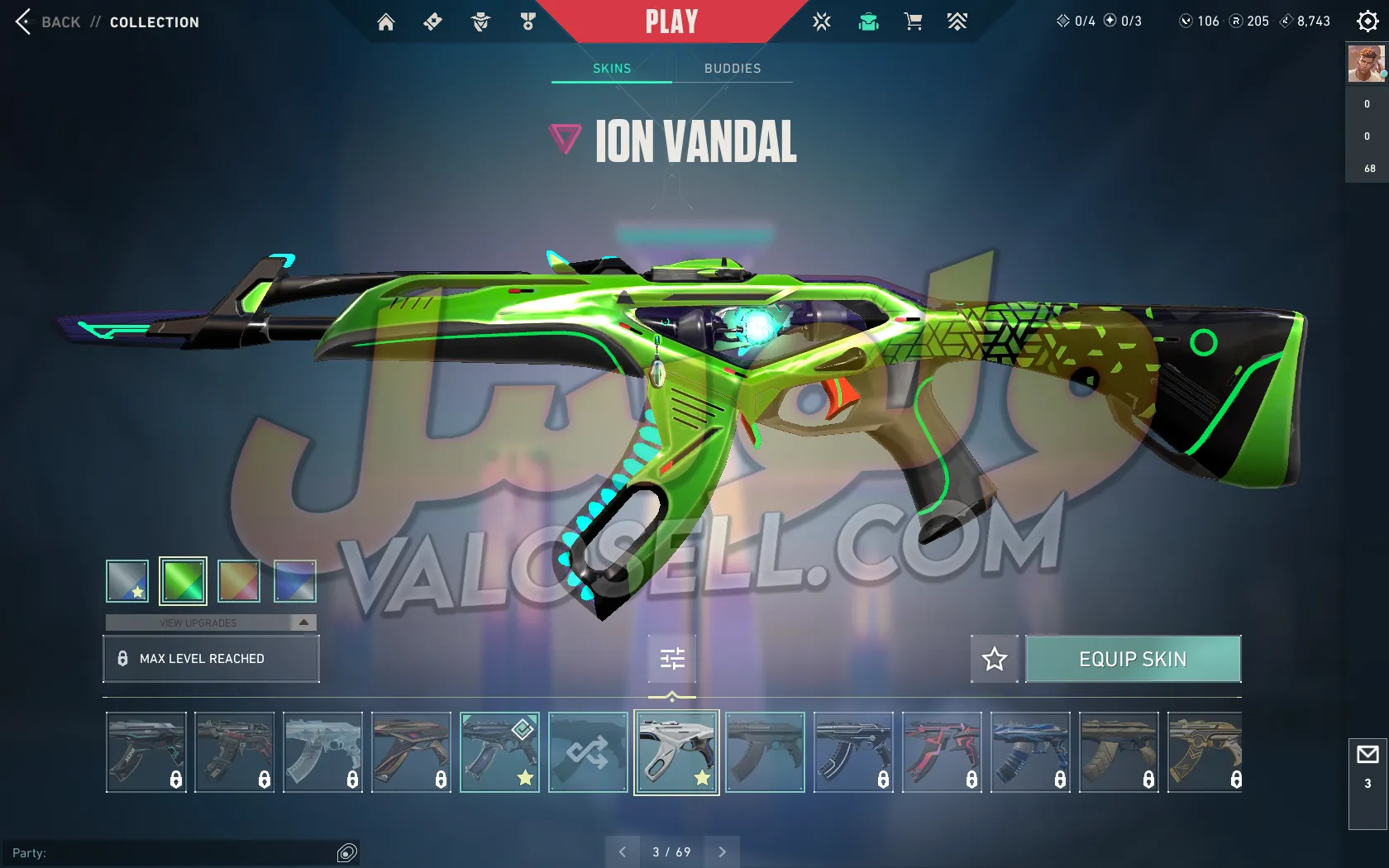Expand the View Upgrades panel
1389x868 pixels.
click(211, 622)
